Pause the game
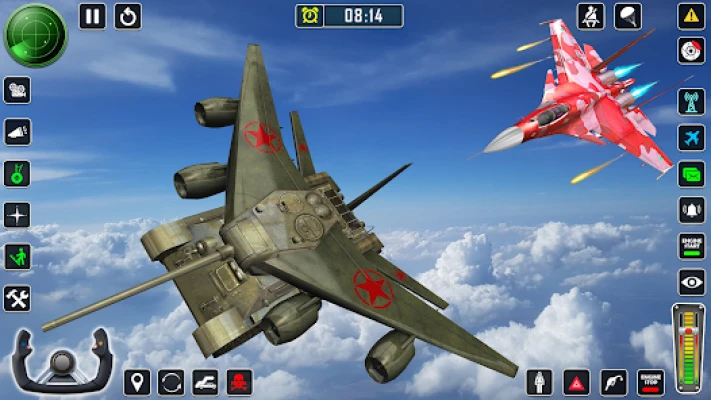The height and width of the screenshot is (400, 711). tap(92, 16)
